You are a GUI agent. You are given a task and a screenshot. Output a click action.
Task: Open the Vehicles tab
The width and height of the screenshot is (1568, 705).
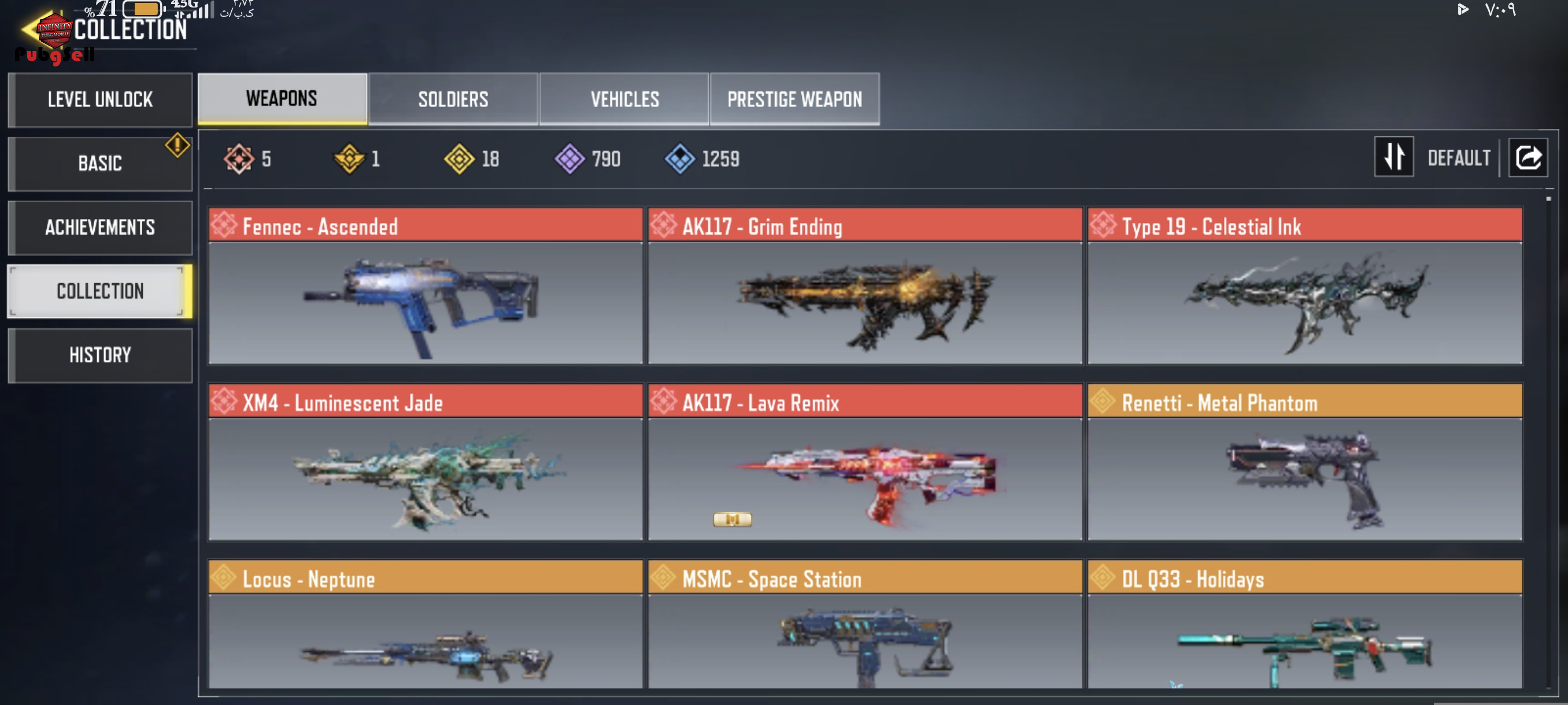click(x=624, y=99)
